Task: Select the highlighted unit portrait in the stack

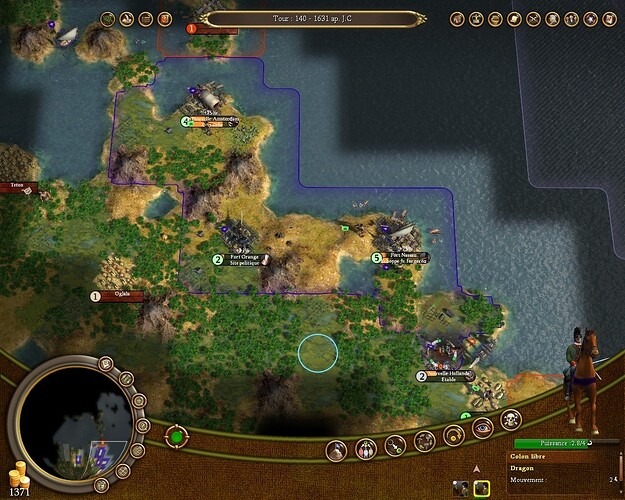Action: pos(481,488)
